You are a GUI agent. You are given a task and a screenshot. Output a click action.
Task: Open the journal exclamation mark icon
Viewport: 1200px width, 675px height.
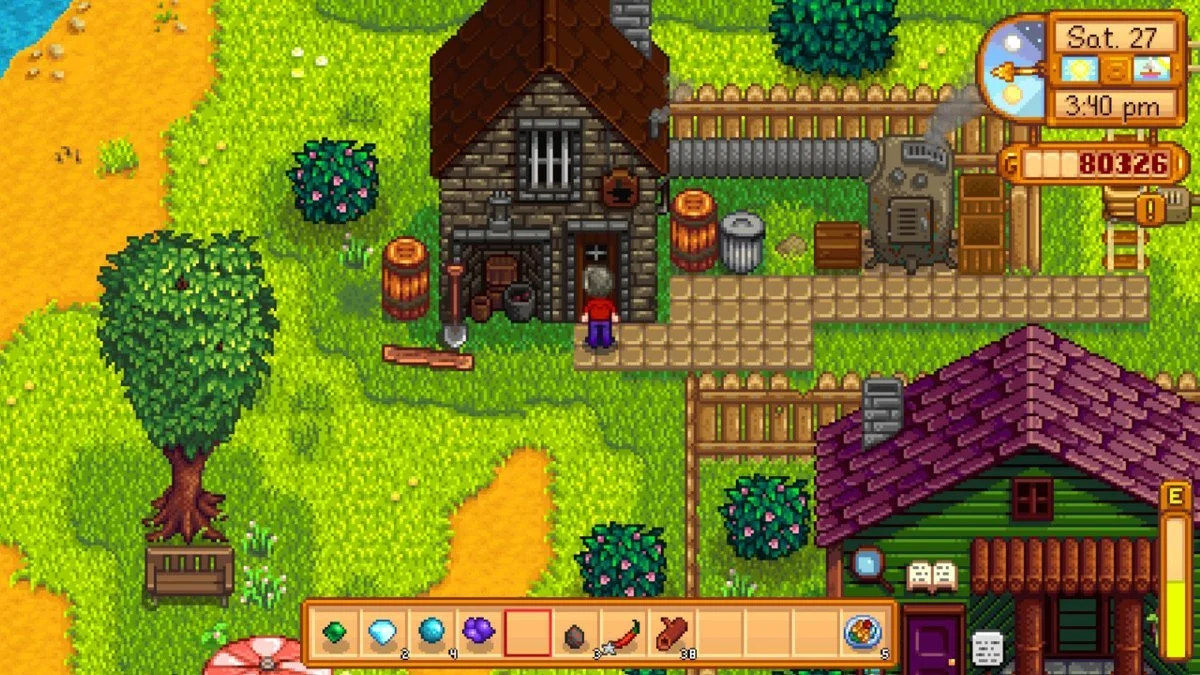point(1151,209)
